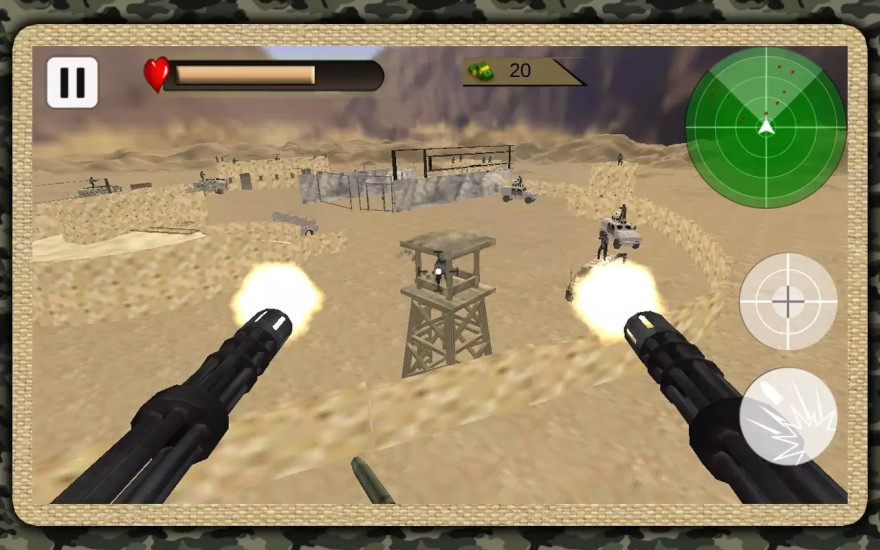This screenshot has height=550, width=880.
Task: Fire using the bullet shoot button
Action: 788,416
